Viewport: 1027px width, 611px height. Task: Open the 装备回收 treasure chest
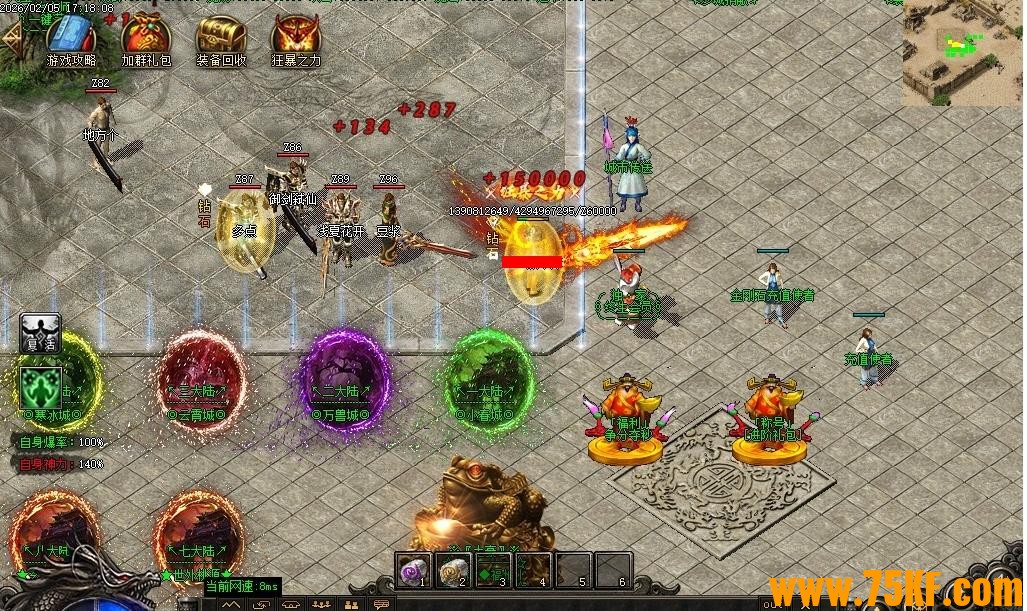(x=222, y=36)
